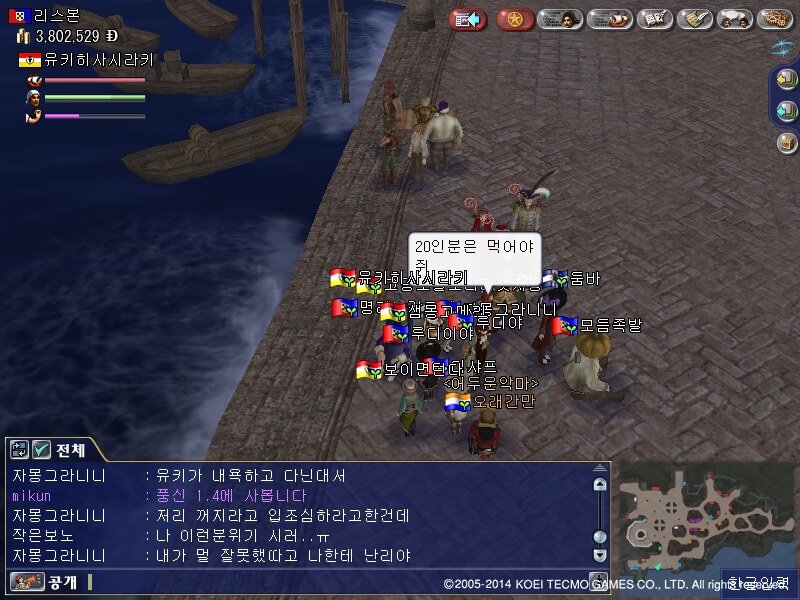
Task: Open the treasure chest side button
Action: (787, 142)
